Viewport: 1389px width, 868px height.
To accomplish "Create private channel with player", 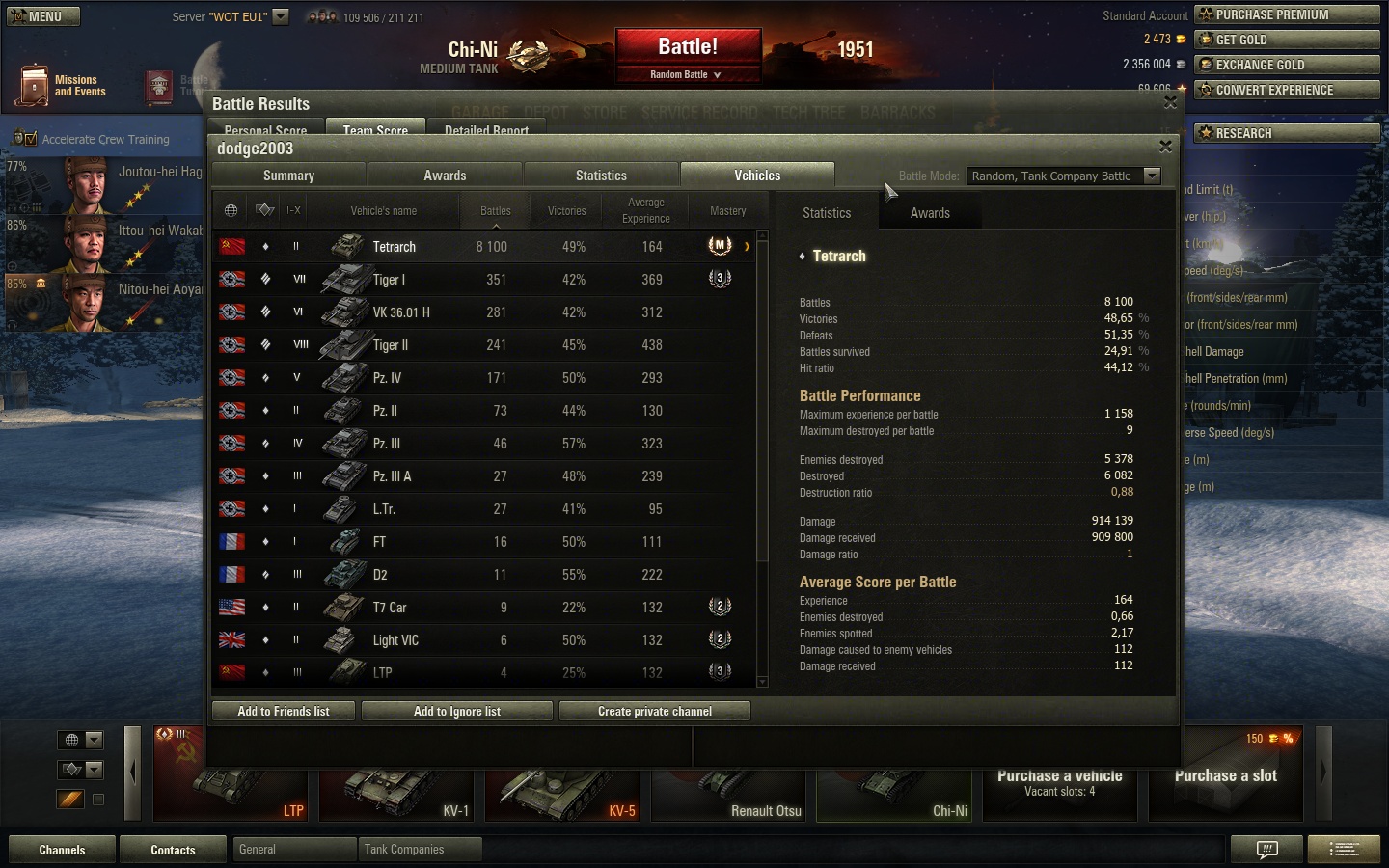I will tap(655, 712).
